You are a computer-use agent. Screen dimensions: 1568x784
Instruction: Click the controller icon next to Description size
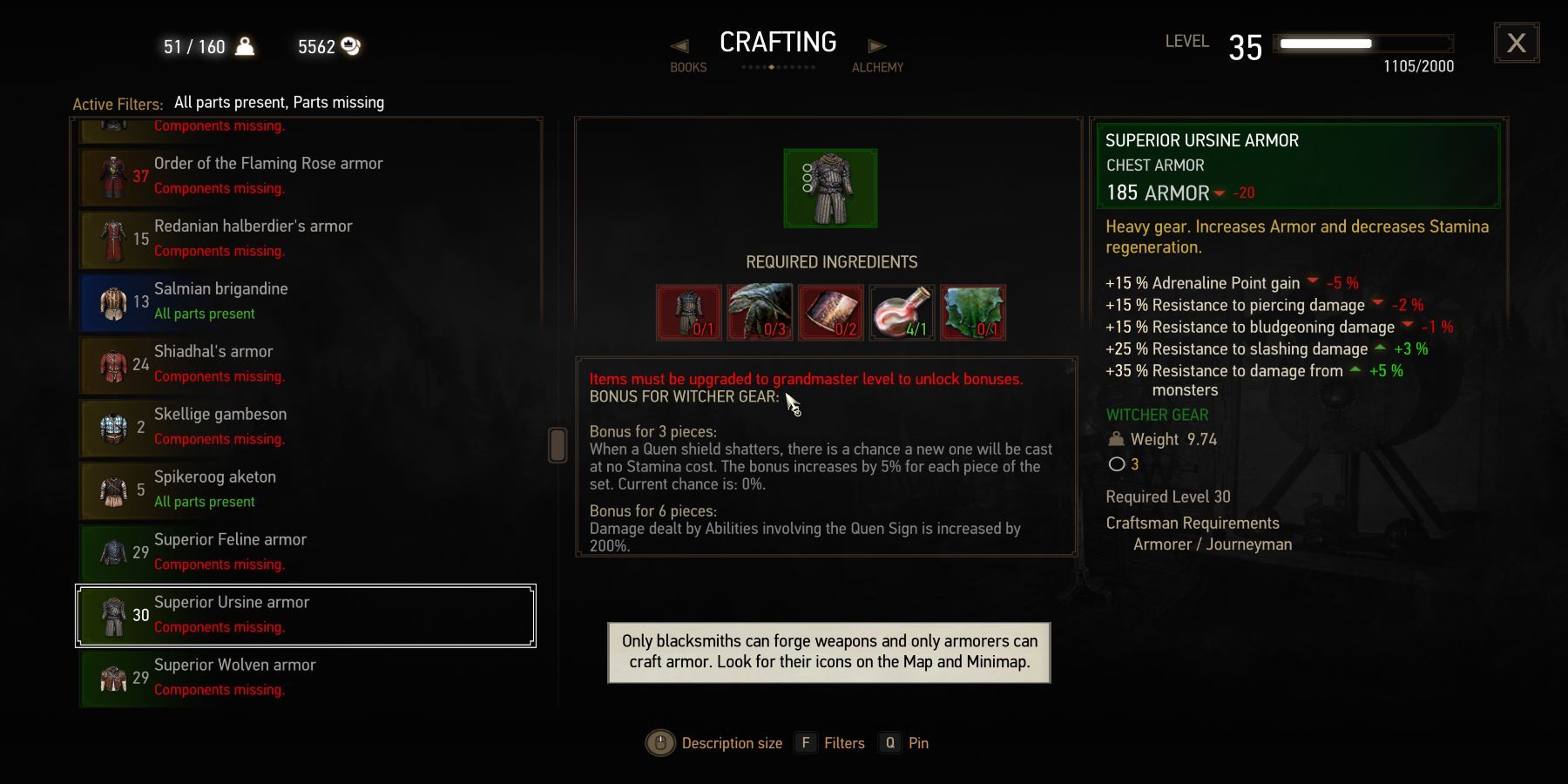[x=659, y=742]
